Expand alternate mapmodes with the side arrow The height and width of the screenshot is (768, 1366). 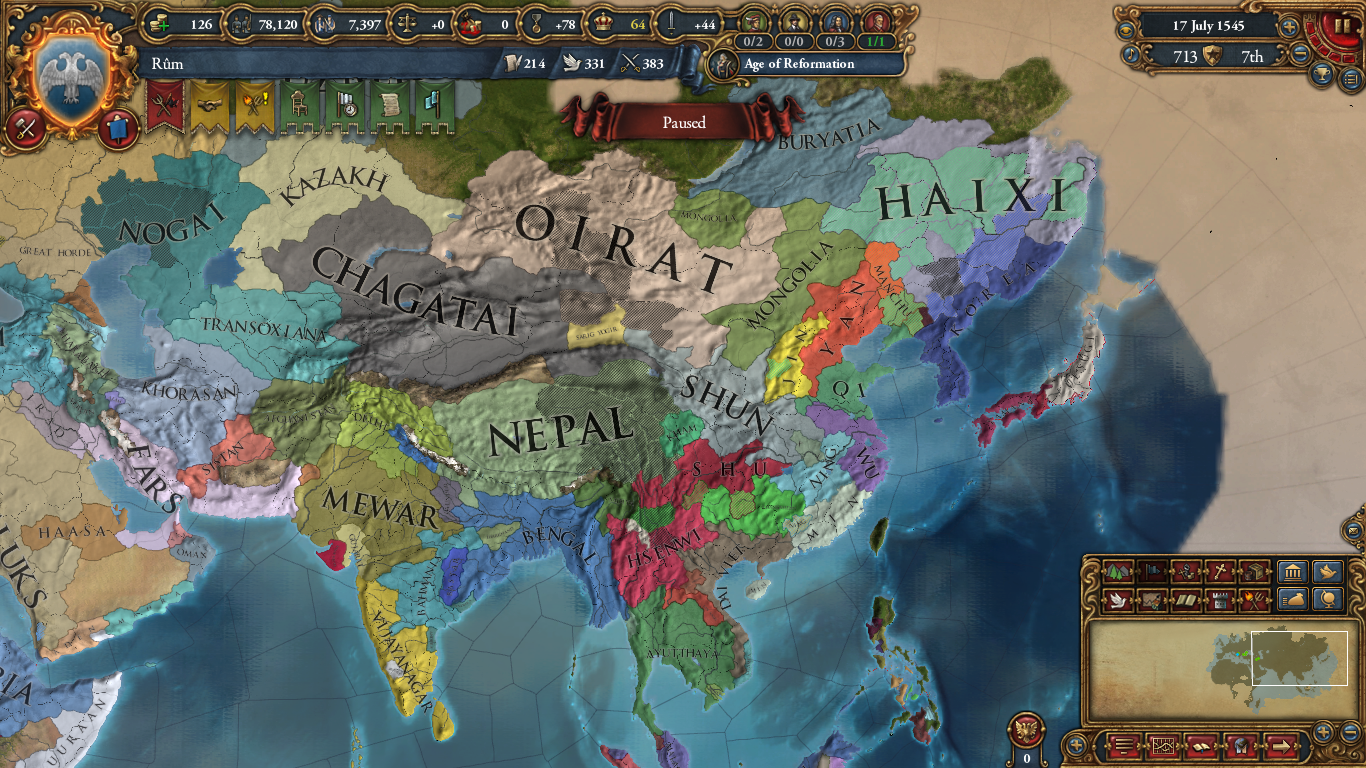[1281, 747]
